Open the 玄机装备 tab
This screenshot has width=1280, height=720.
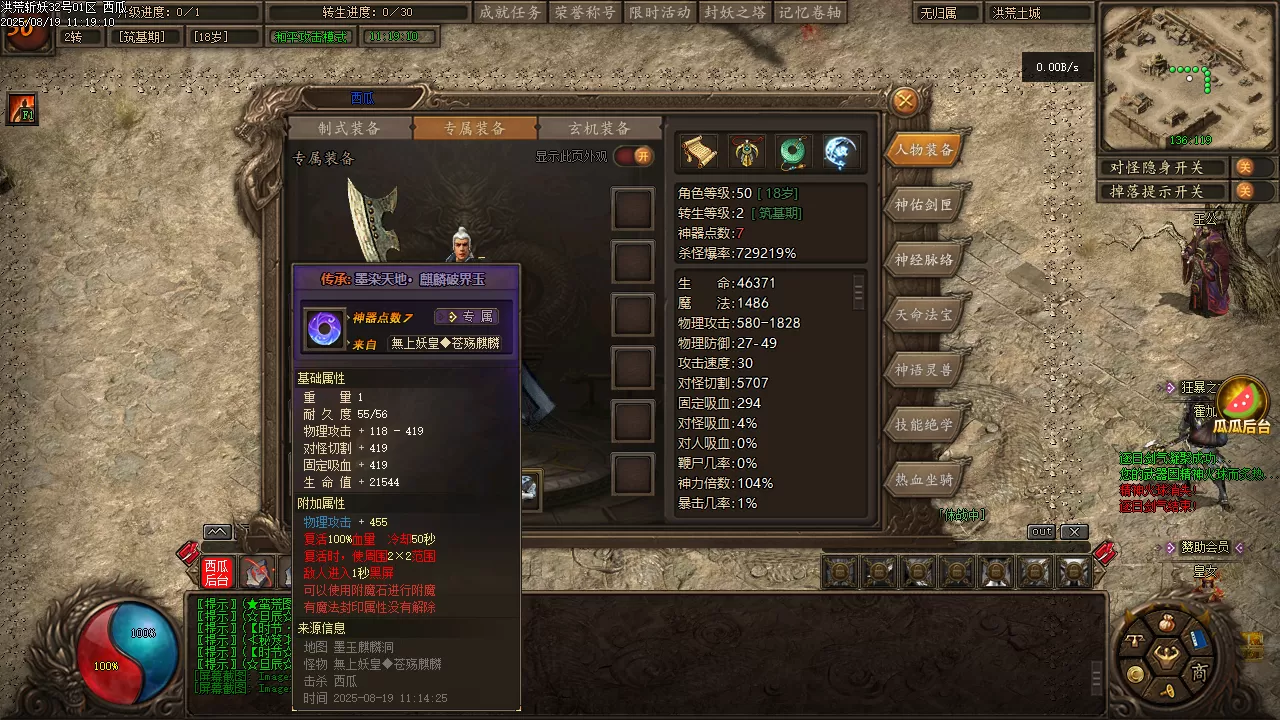pos(600,128)
